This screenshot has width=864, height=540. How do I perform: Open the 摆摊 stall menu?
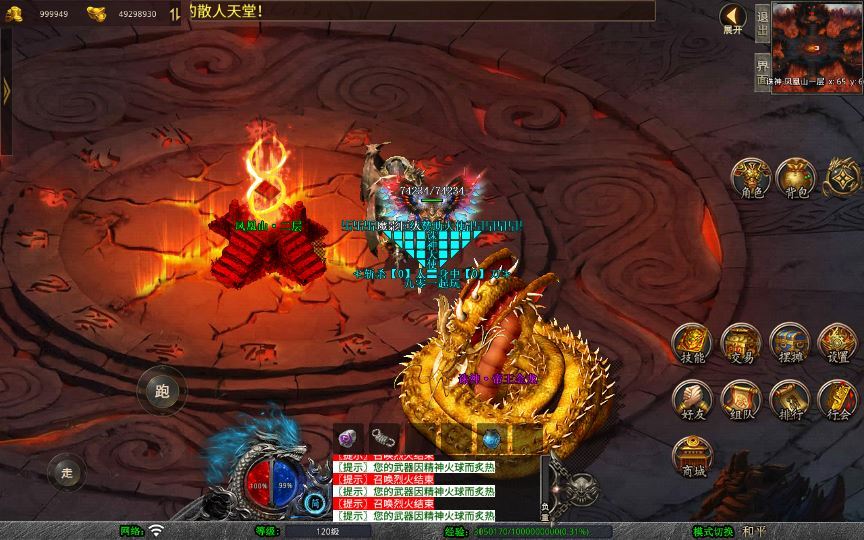(x=790, y=344)
